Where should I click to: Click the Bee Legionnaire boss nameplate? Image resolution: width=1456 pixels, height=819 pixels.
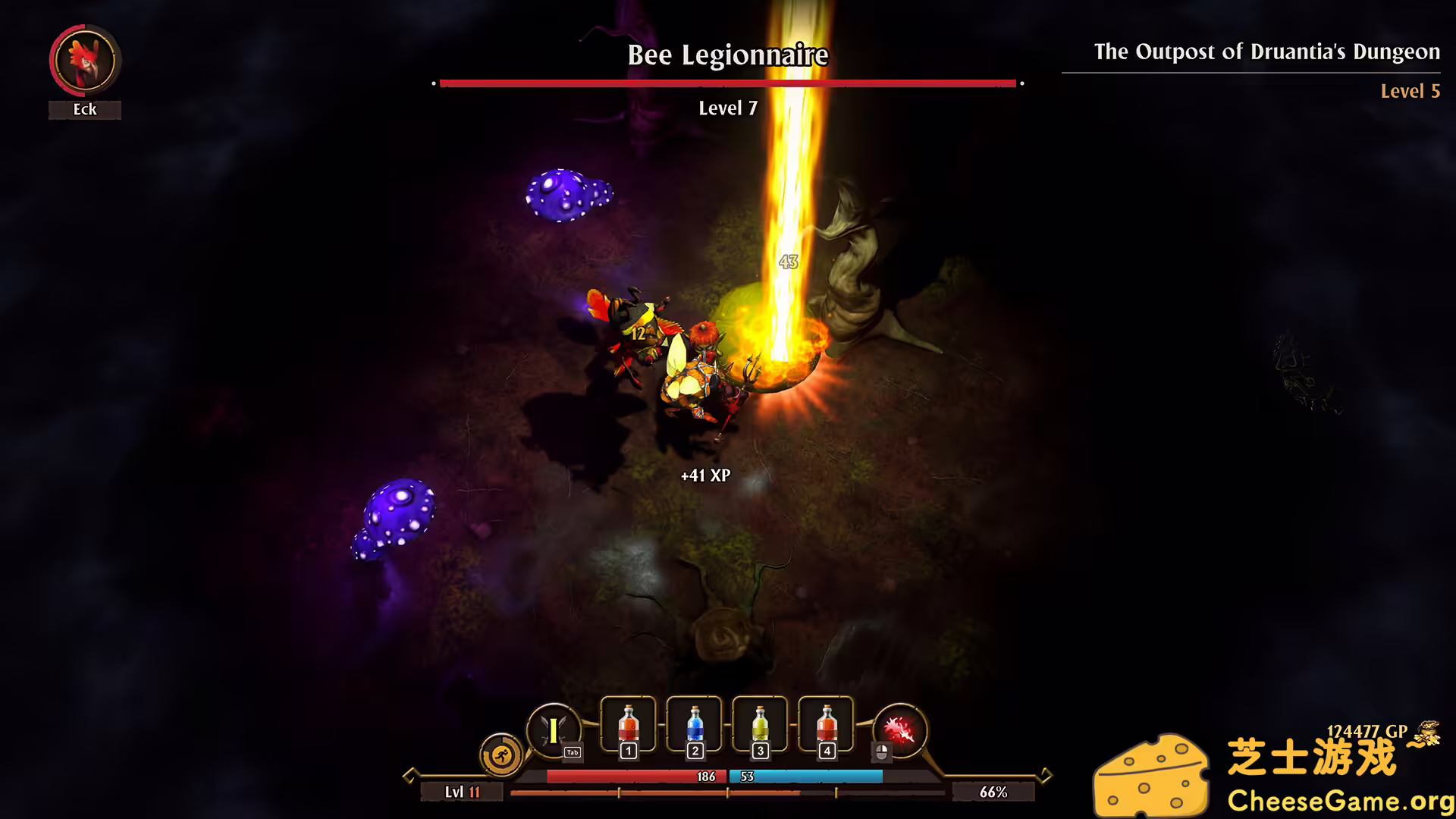pos(729,55)
